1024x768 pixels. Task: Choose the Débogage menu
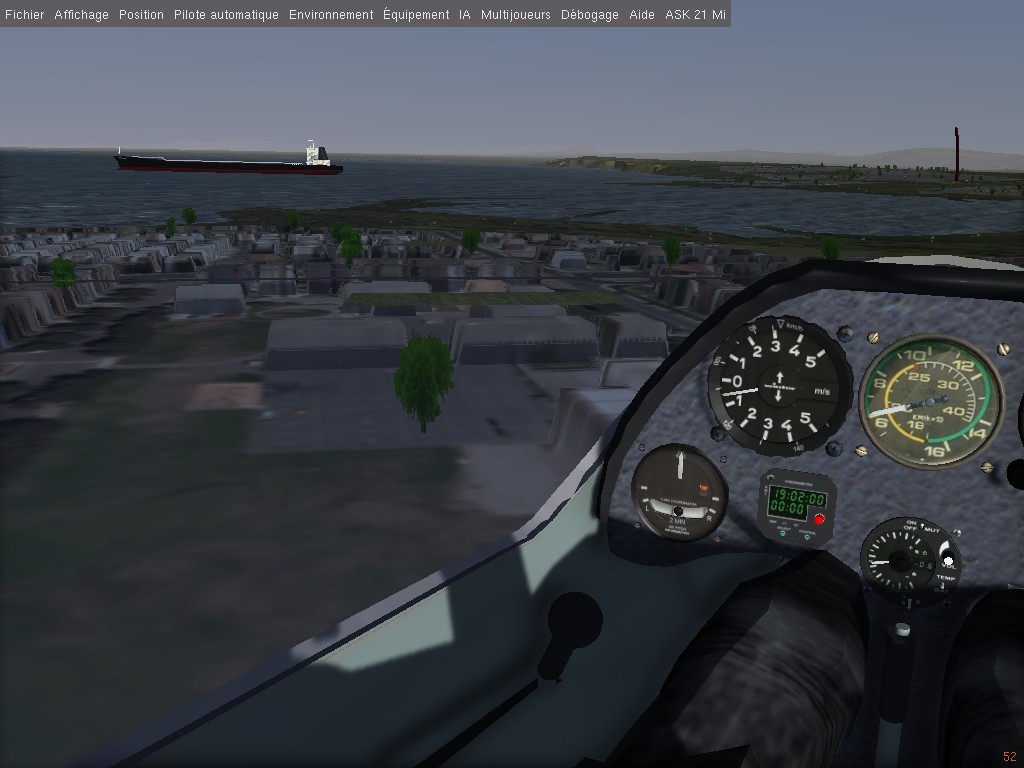[590, 15]
